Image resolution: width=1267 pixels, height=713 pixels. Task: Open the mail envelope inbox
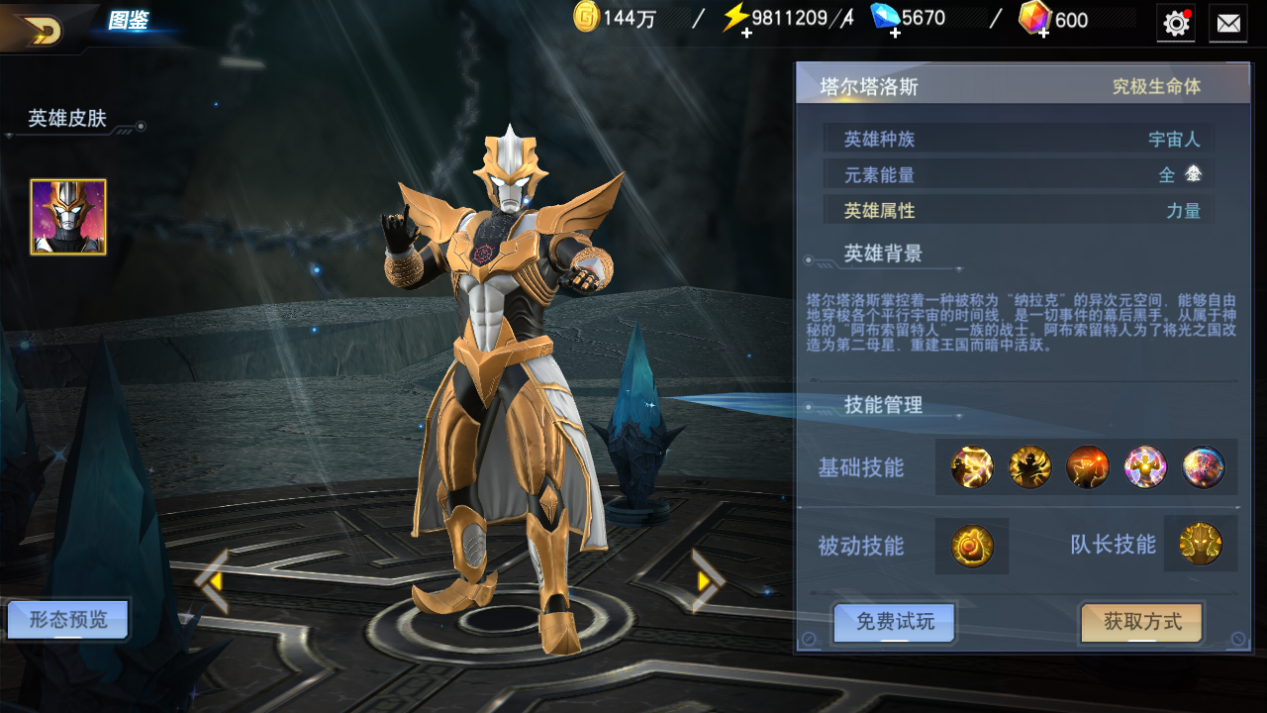pos(1228,23)
